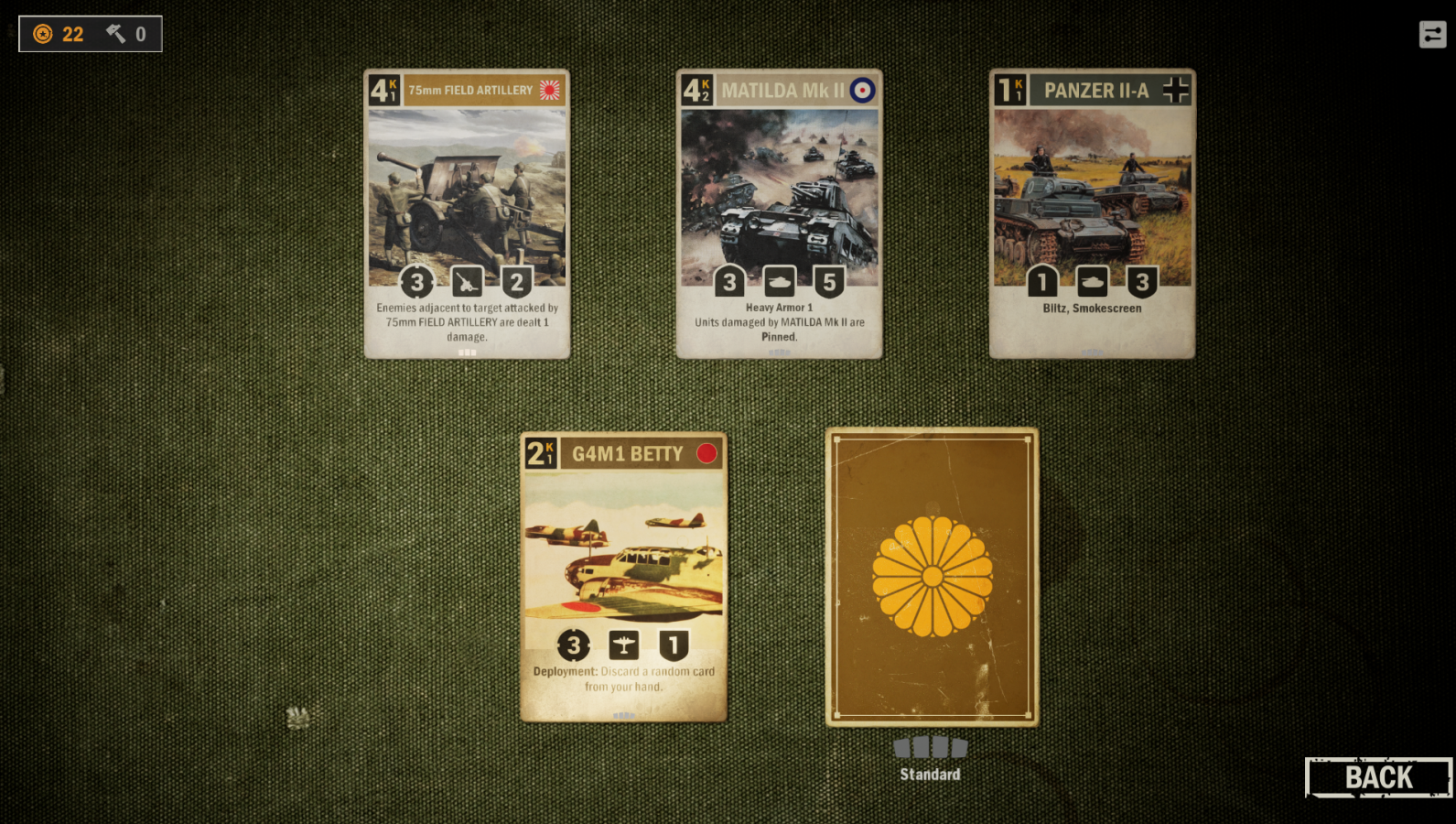Select the Rising Sun flag on 75mm Field Artillery
The height and width of the screenshot is (824, 1456).
pyautogui.click(x=549, y=91)
